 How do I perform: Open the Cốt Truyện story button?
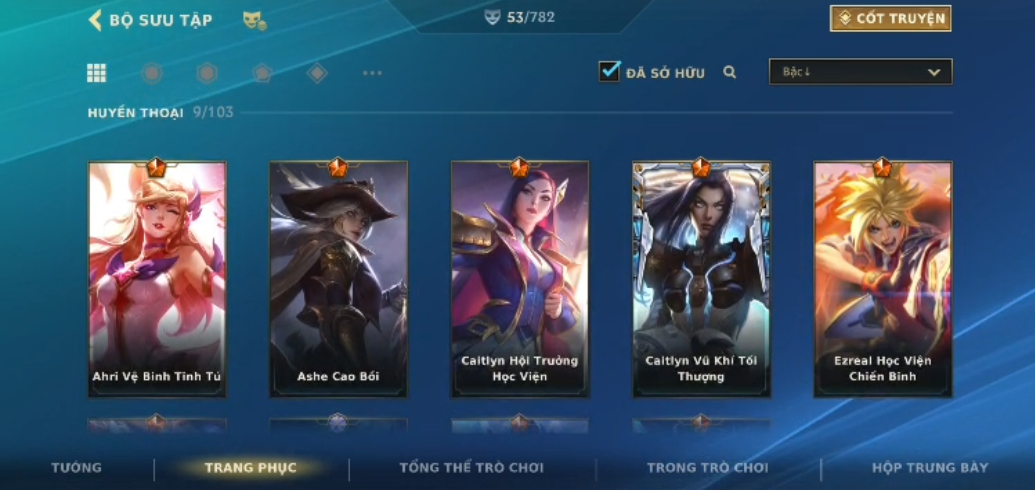pos(890,19)
